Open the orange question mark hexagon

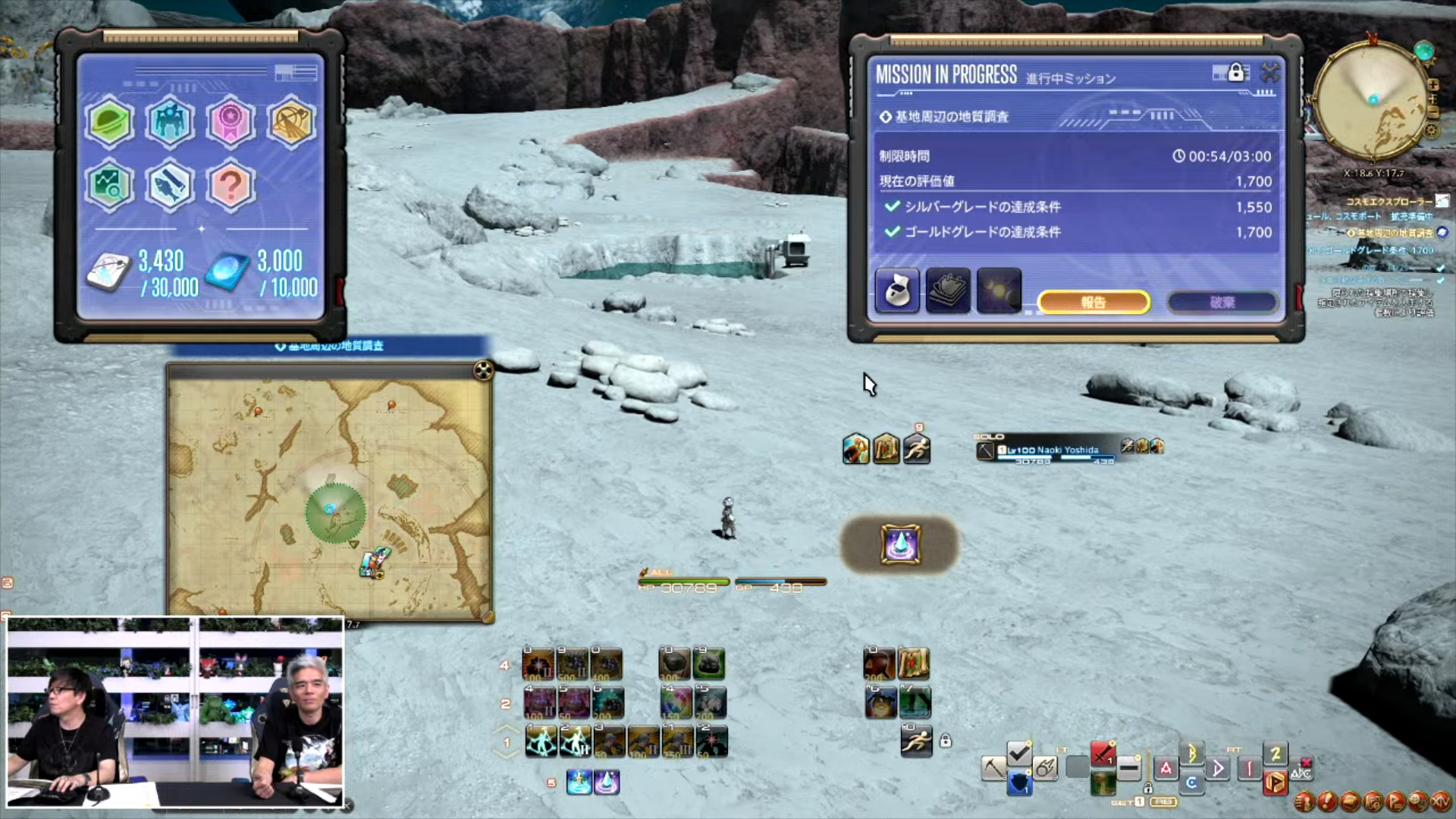pos(231,185)
